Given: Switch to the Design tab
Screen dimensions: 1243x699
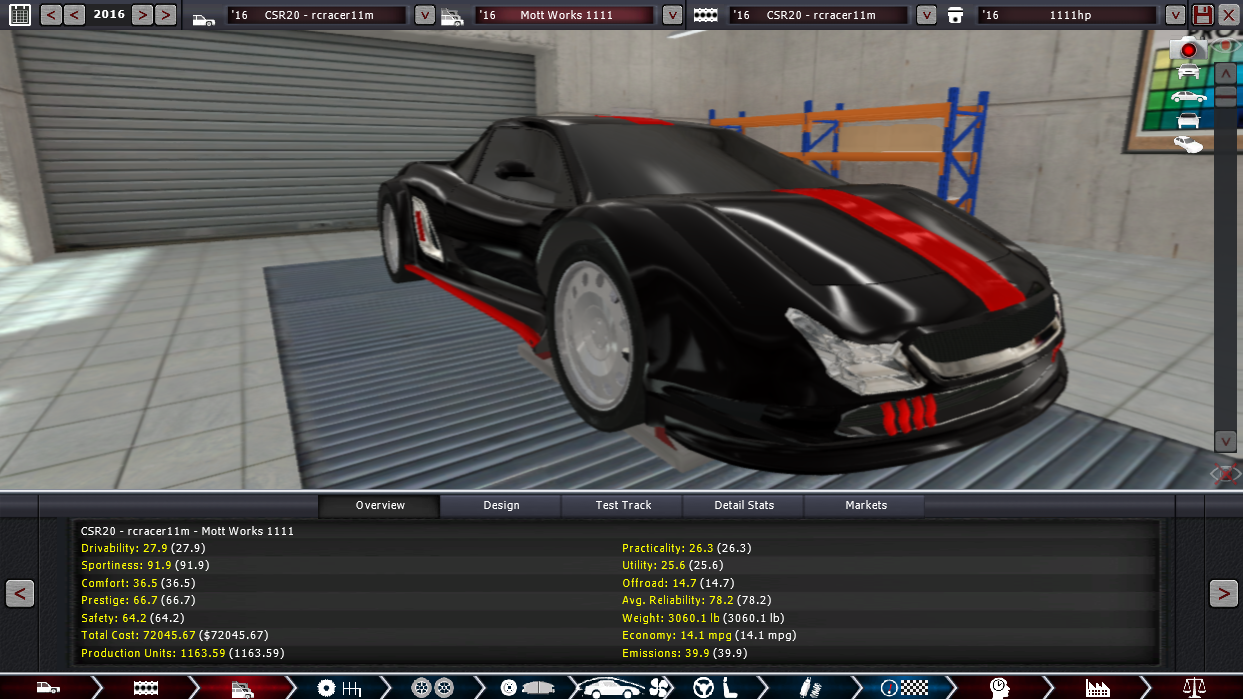Looking at the screenshot, I should (x=501, y=505).
